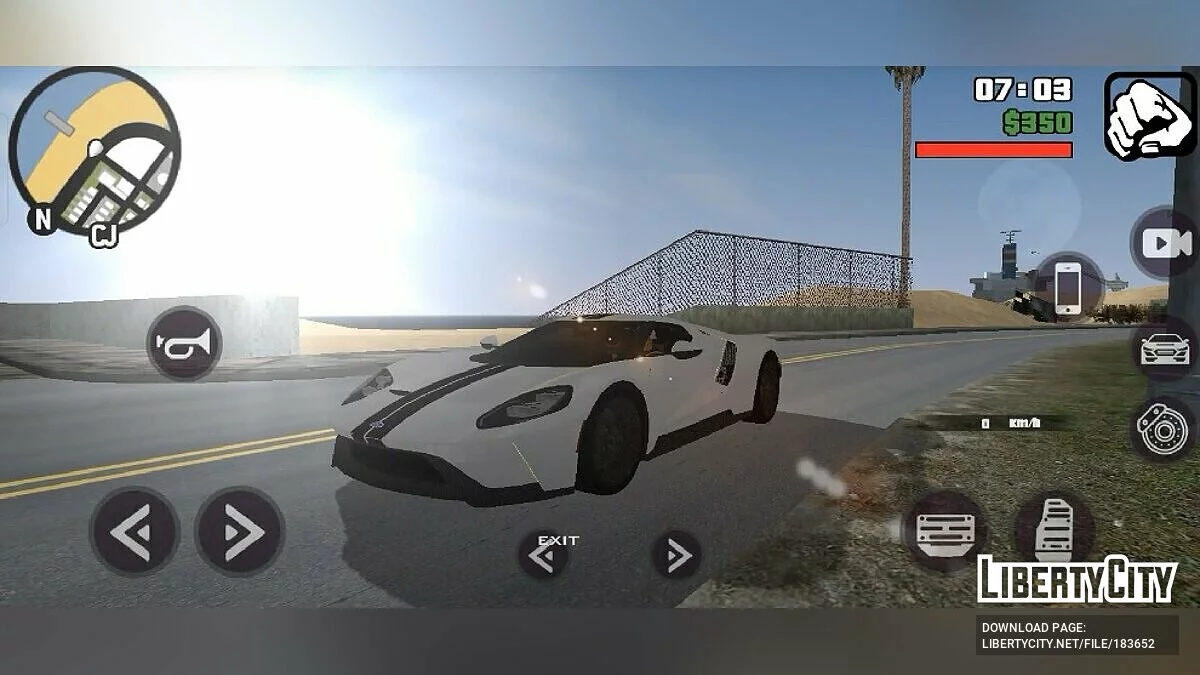Hit the brake pedal button

(945, 530)
